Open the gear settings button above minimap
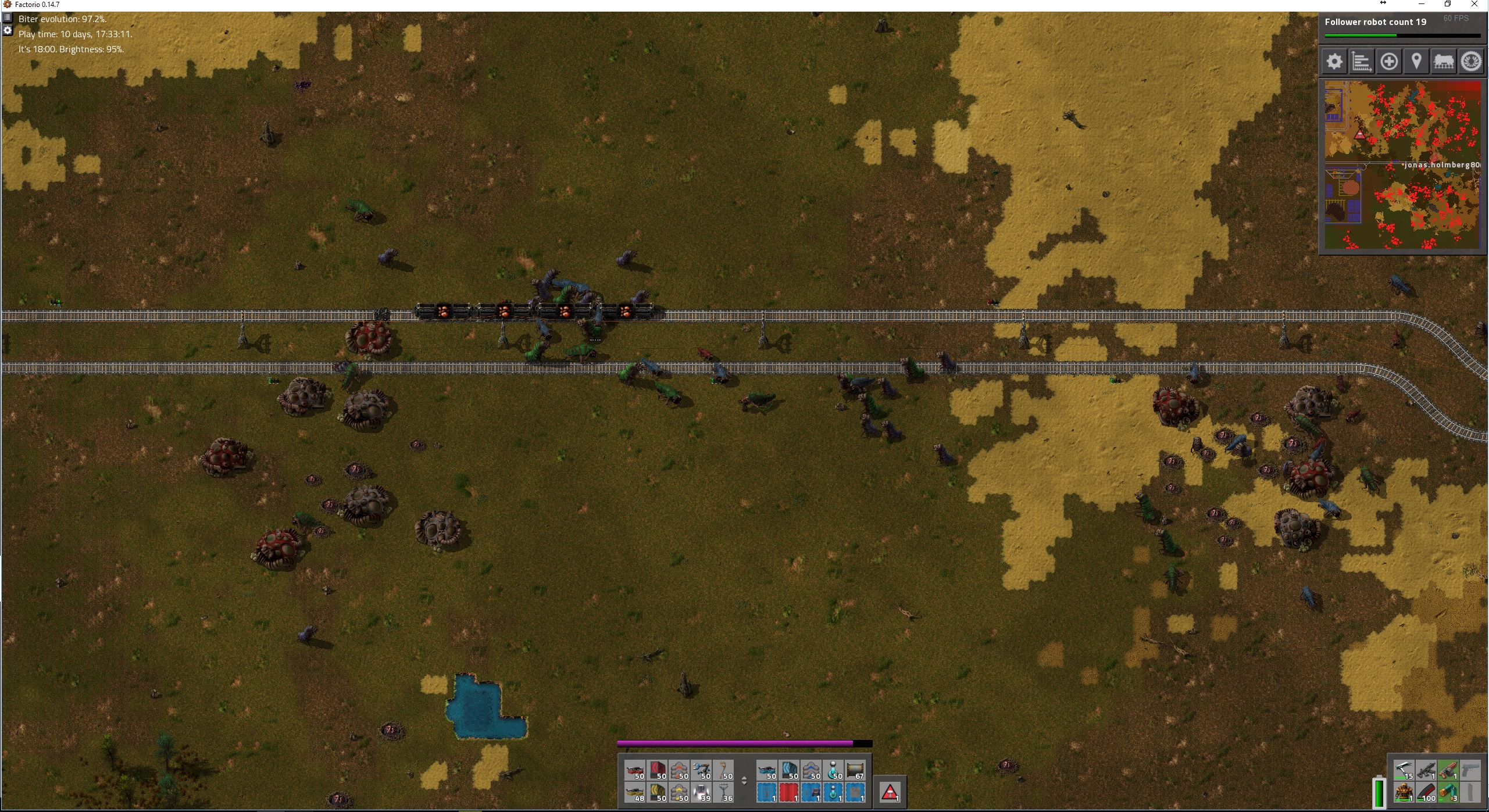Viewport: 1489px width, 812px height. (x=1334, y=62)
